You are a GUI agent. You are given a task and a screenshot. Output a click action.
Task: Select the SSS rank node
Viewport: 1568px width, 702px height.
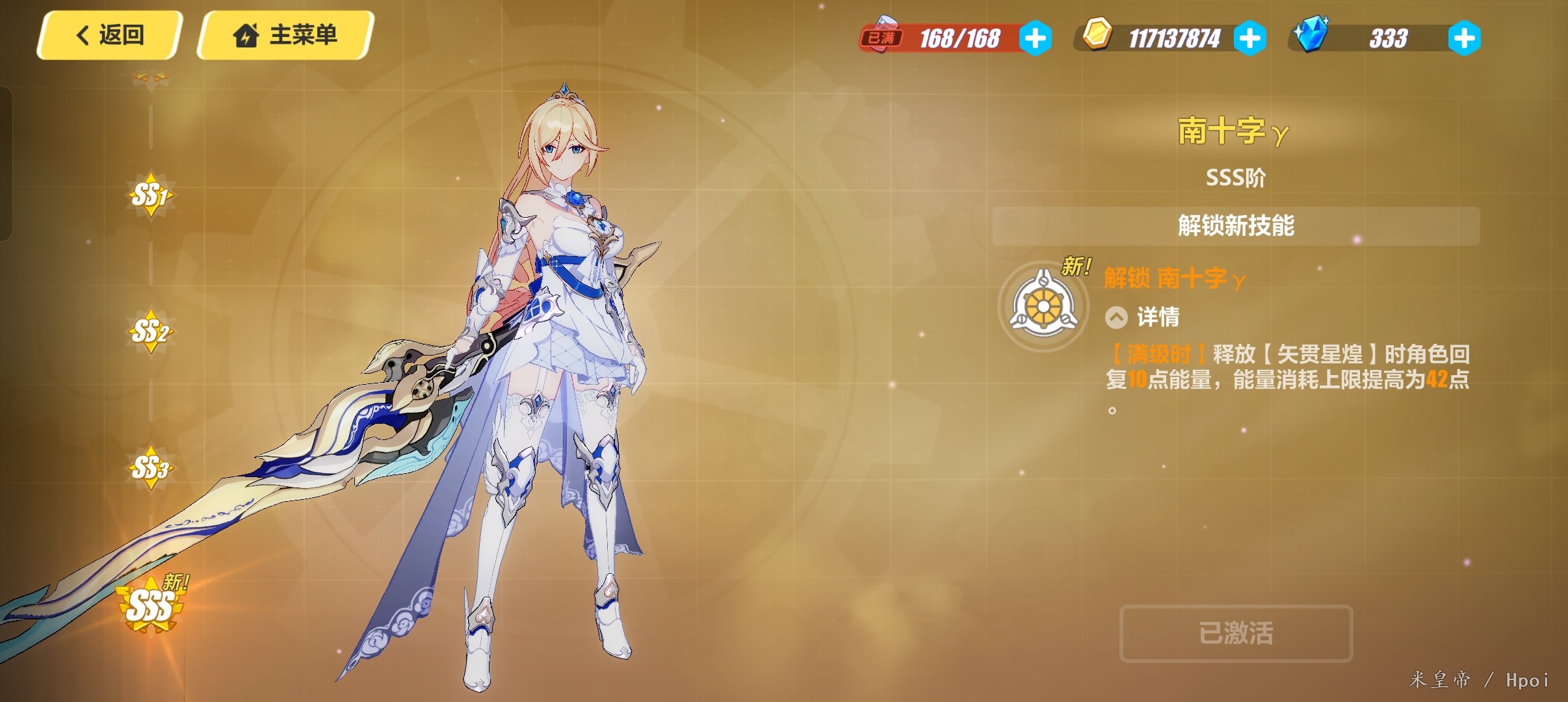pyautogui.click(x=150, y=606)
